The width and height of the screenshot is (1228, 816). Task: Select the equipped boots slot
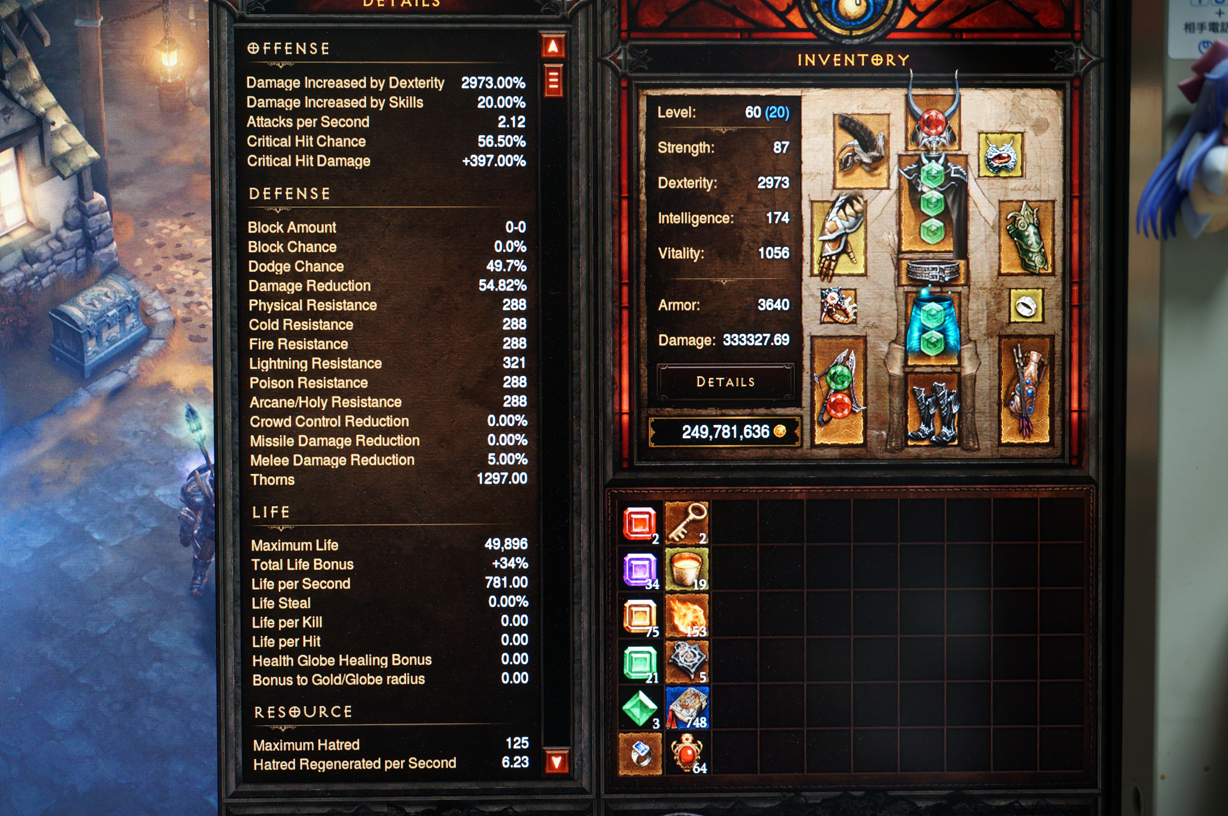coord(932,407)
